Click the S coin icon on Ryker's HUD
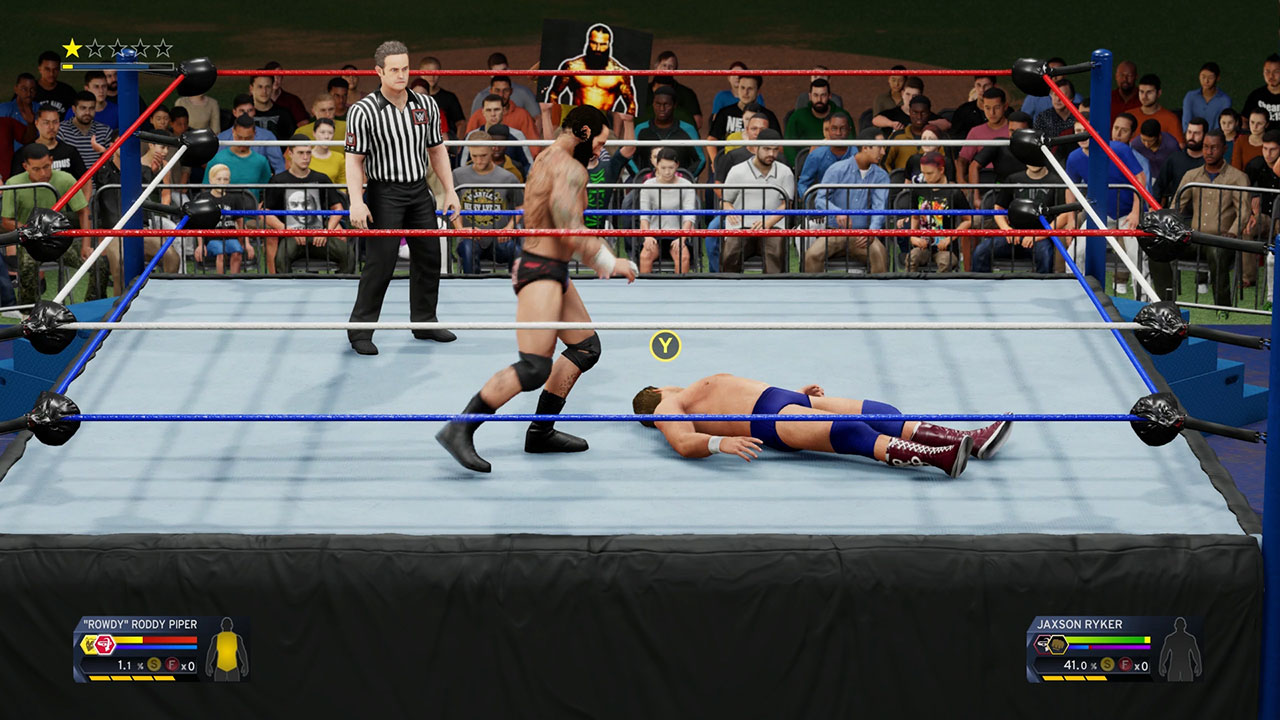1280x720 pixels. [1107, 665]
